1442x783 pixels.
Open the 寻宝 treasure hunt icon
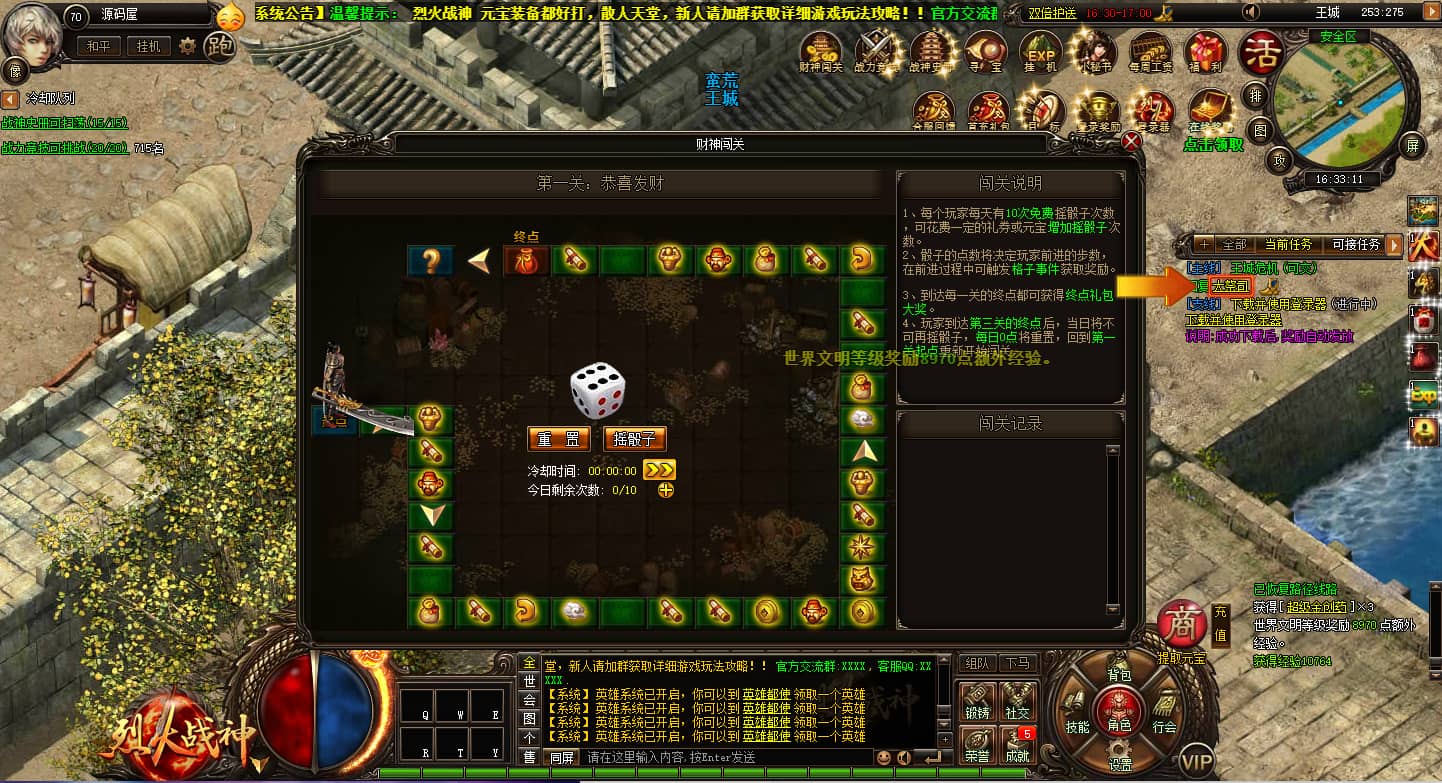coord(985,51)
